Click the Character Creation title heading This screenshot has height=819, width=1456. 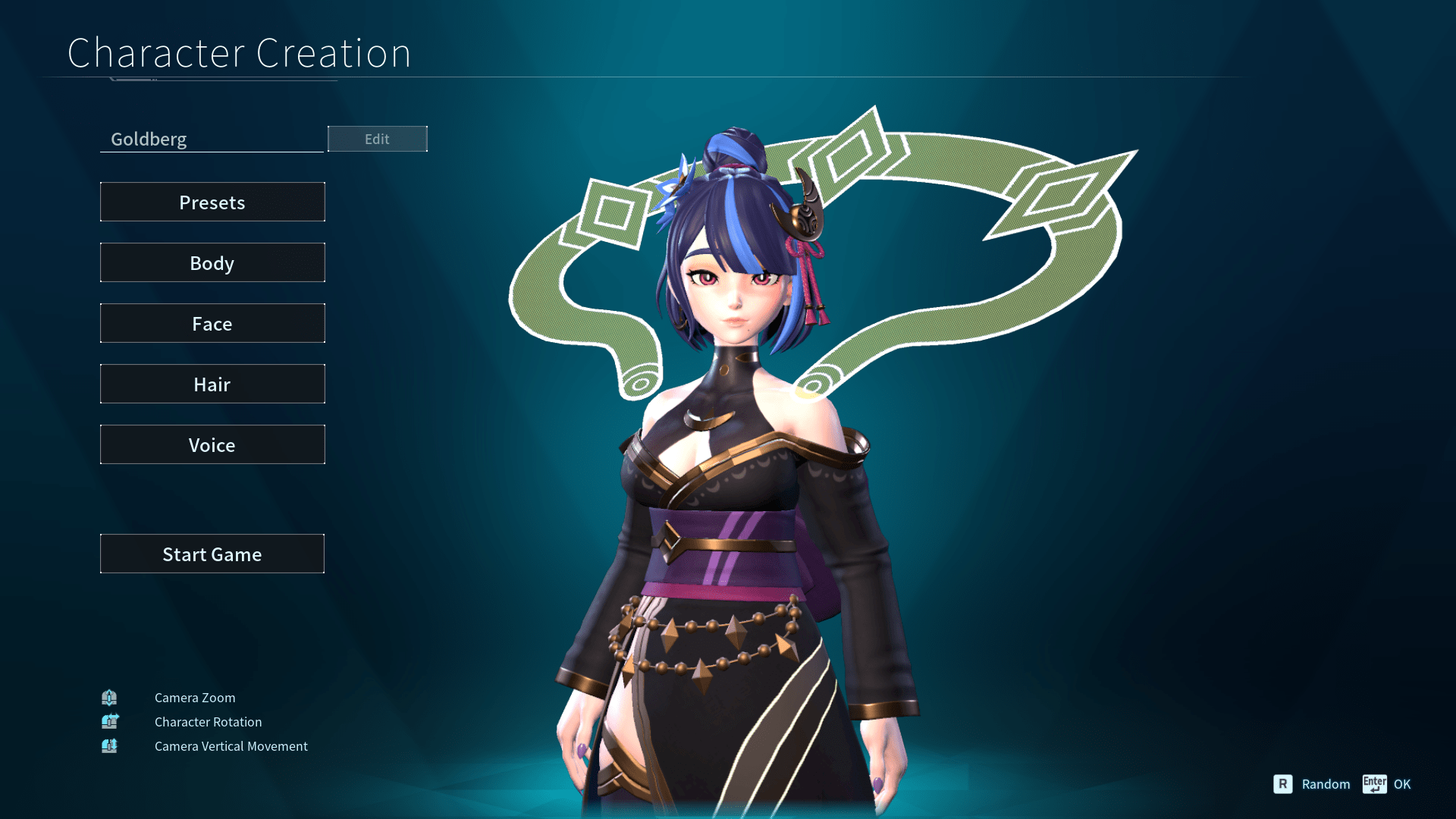(x=240, y=52)
